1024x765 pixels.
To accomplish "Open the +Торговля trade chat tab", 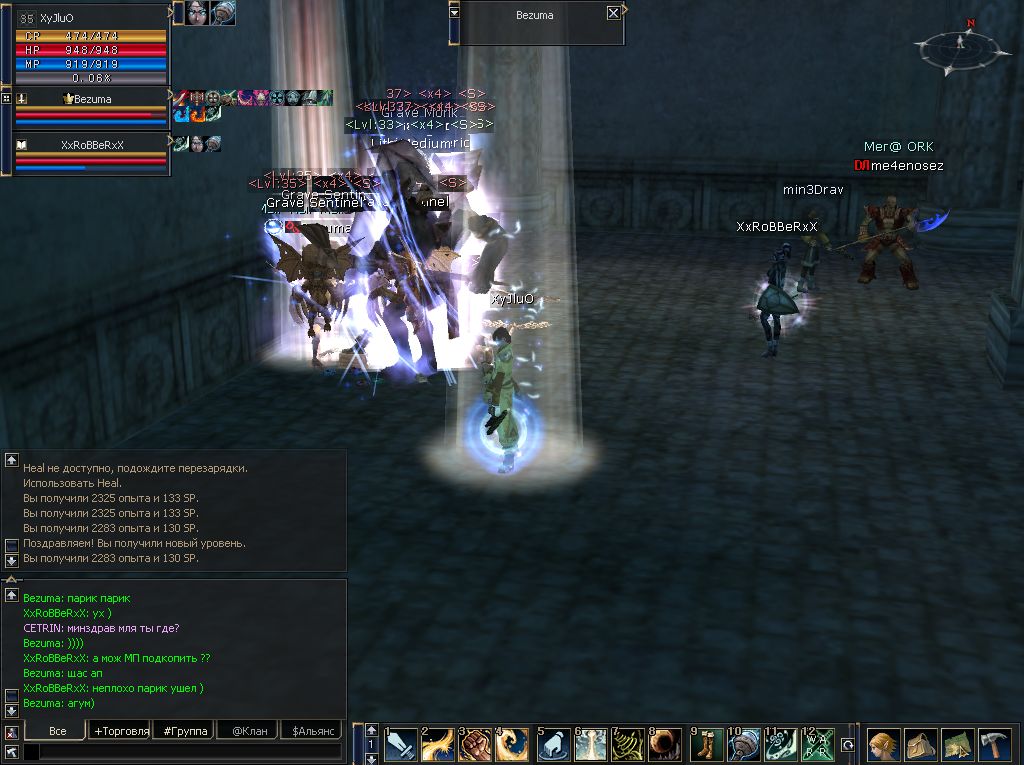I will coord(120,731).
